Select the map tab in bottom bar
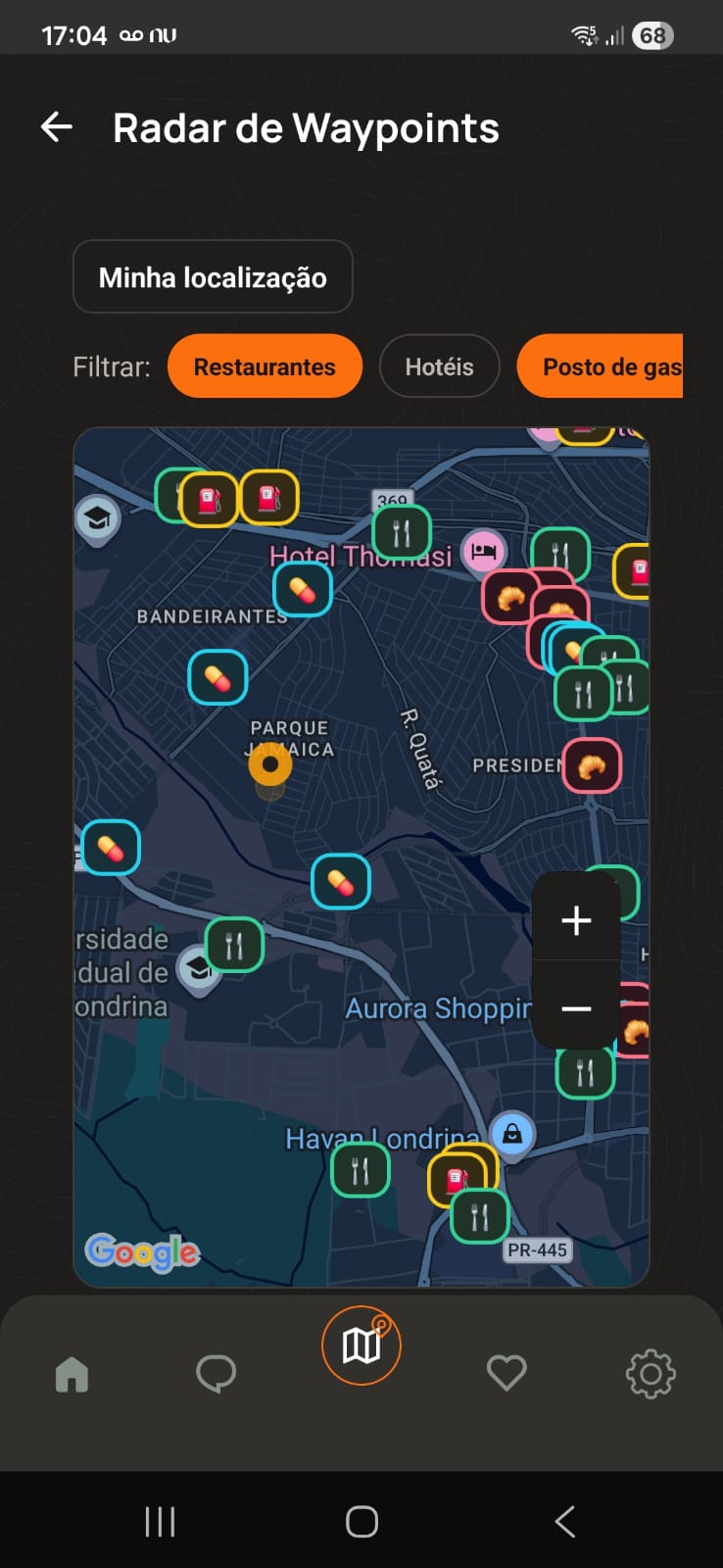The width and height of the screenshot is (723, 1568). tap(361, 1346)
